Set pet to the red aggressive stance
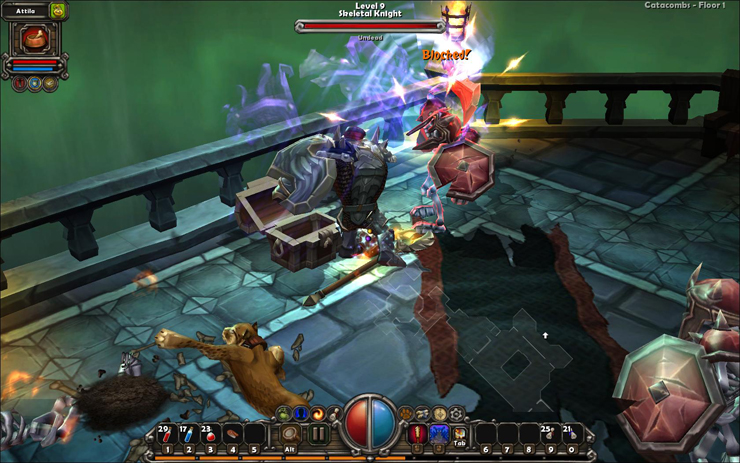The image size is (740, 463). [x=20, y=84]
